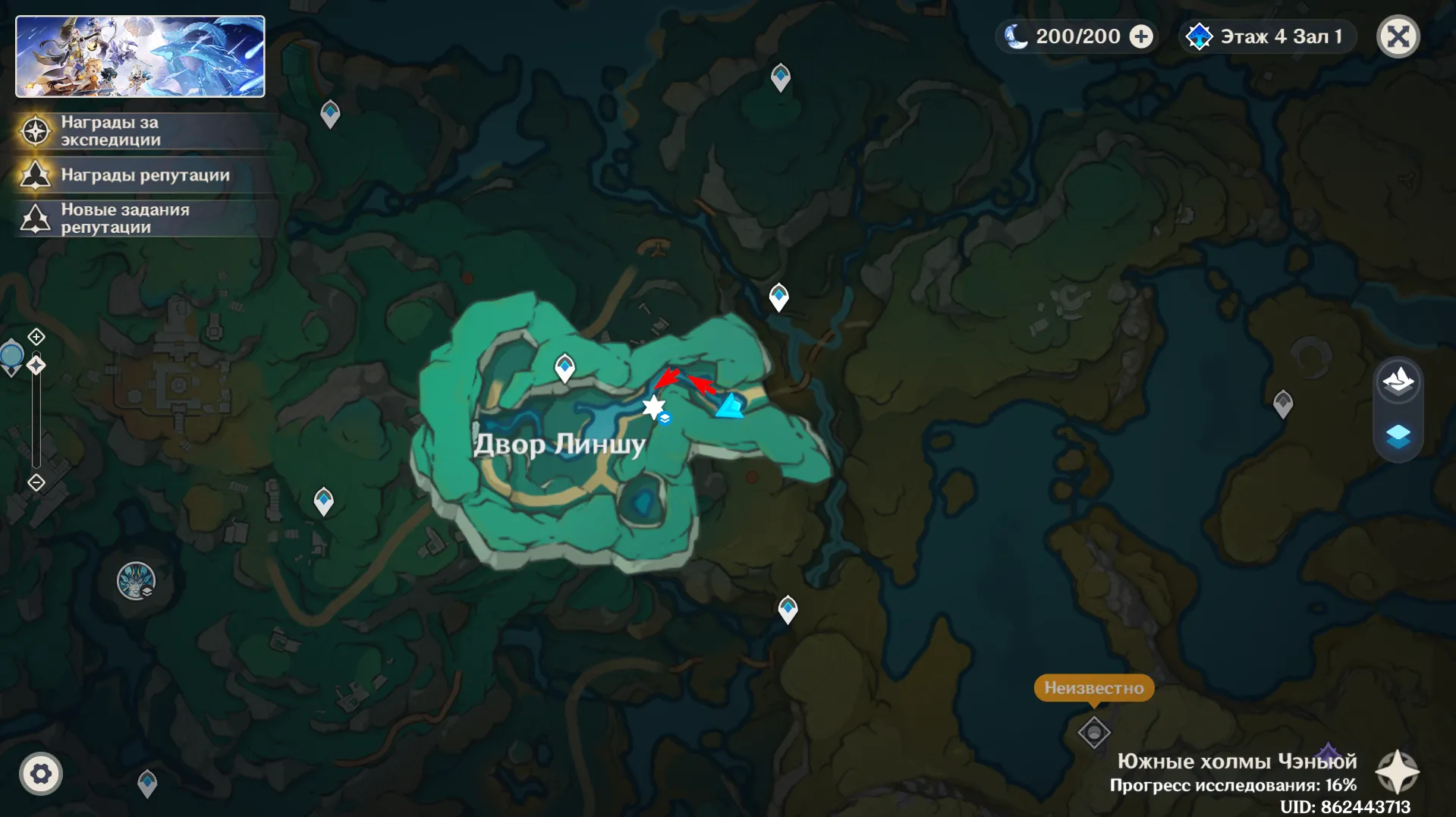
Task: Close the map screen
Action: [x=1398, y=36]
